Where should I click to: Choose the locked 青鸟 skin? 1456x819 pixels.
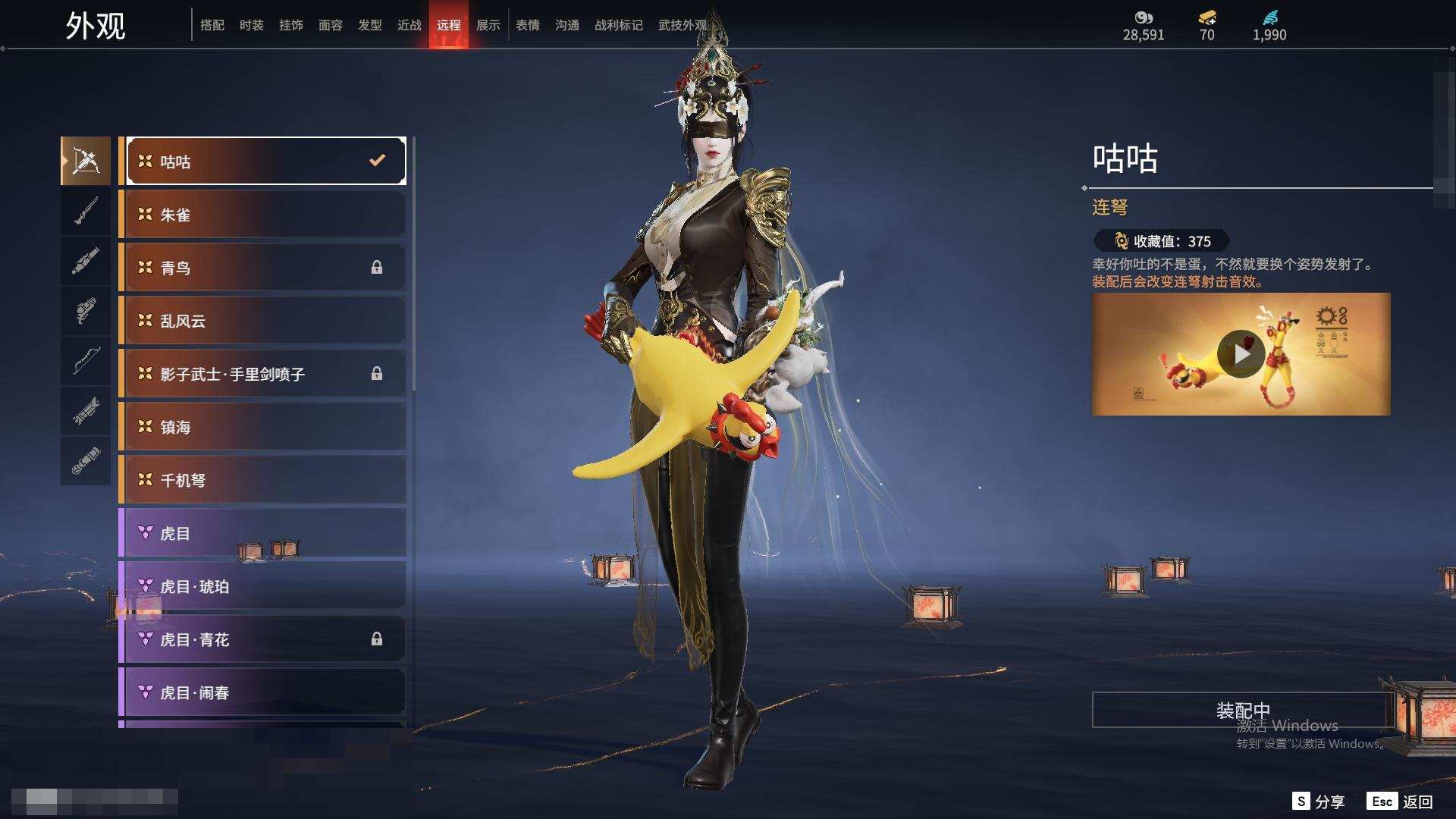(x=263, y=268)
